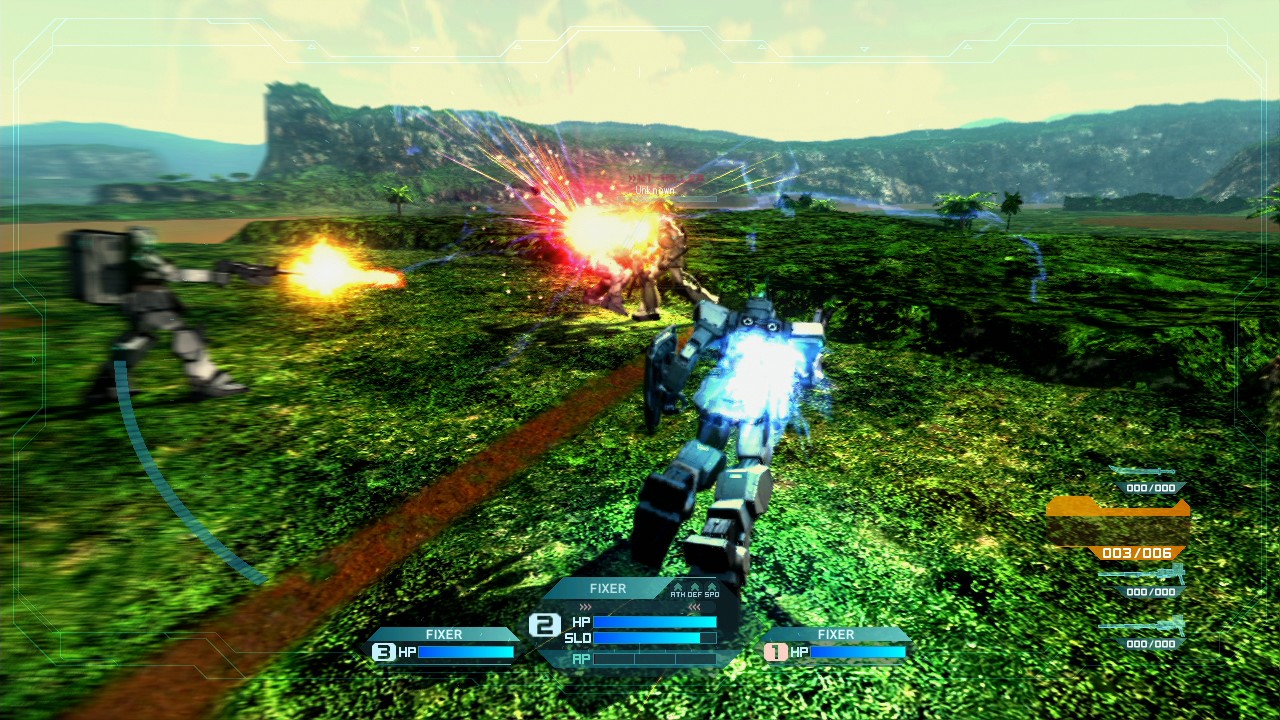Click the ATK boost arrow icon
The height and width of the screenshot is (720, 1280).
pyautogui.click(x=677, y=587)
